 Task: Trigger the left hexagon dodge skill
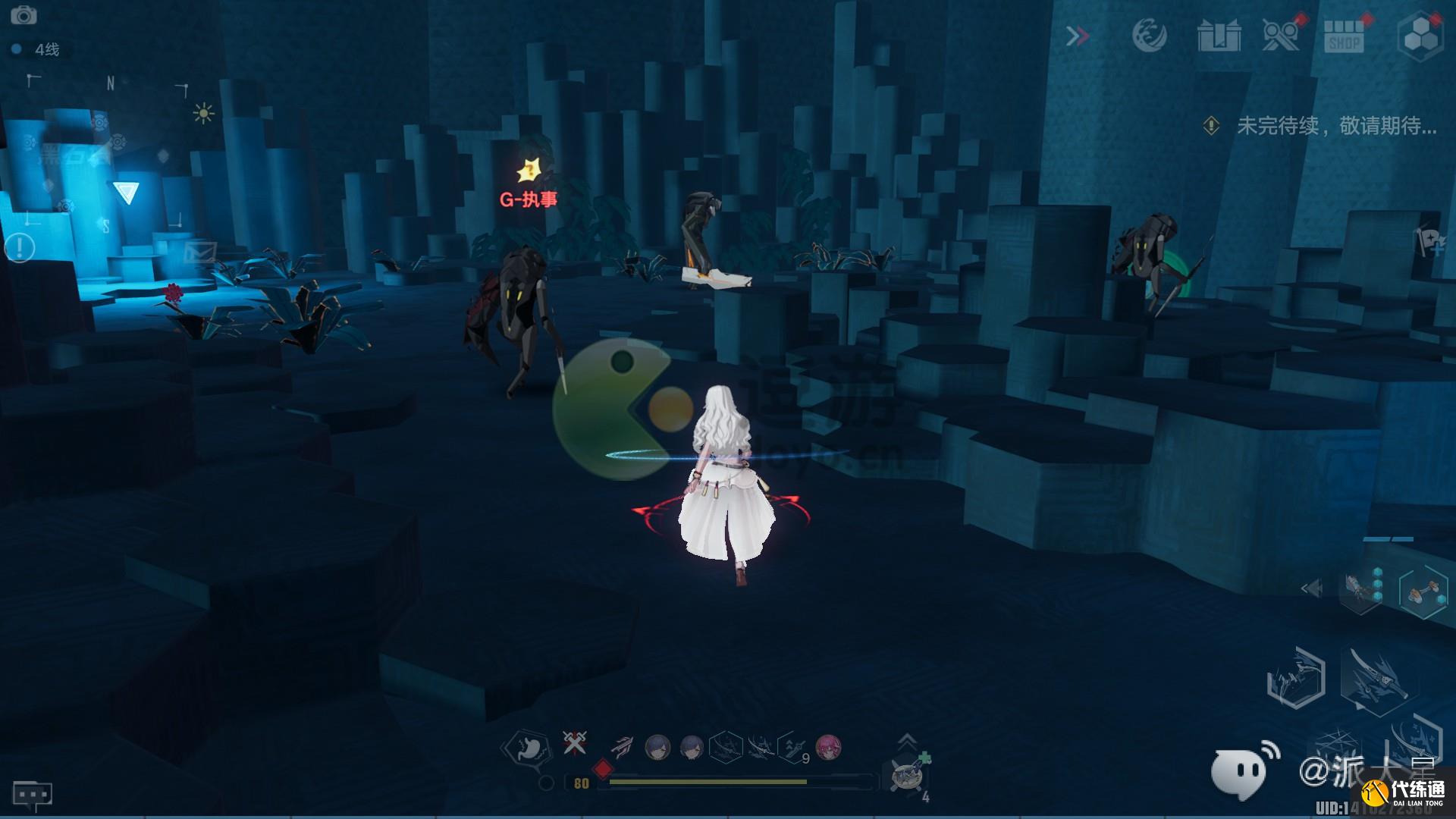(1296, 677)
